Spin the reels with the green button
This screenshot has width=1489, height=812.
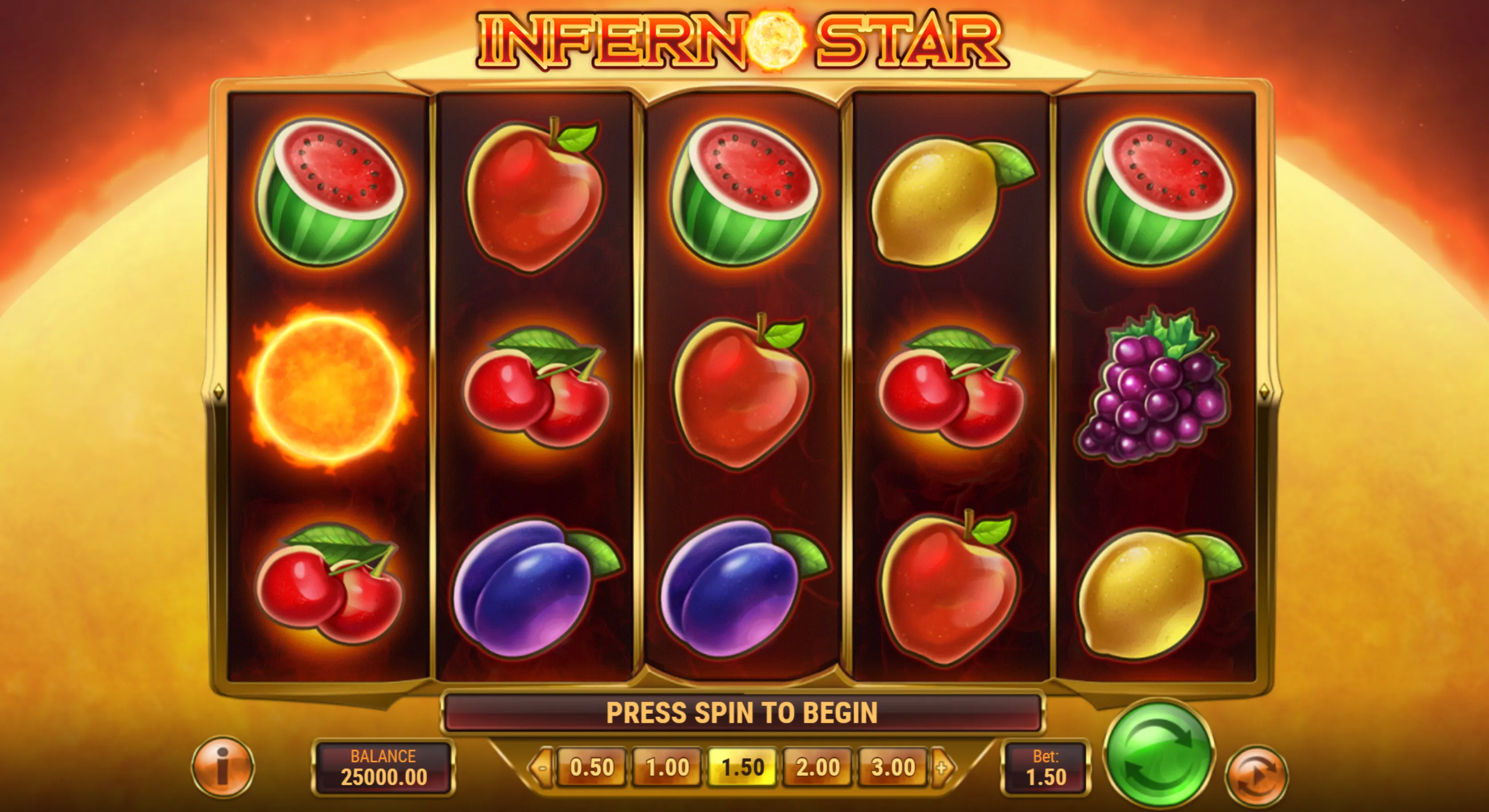(1158, 755)
